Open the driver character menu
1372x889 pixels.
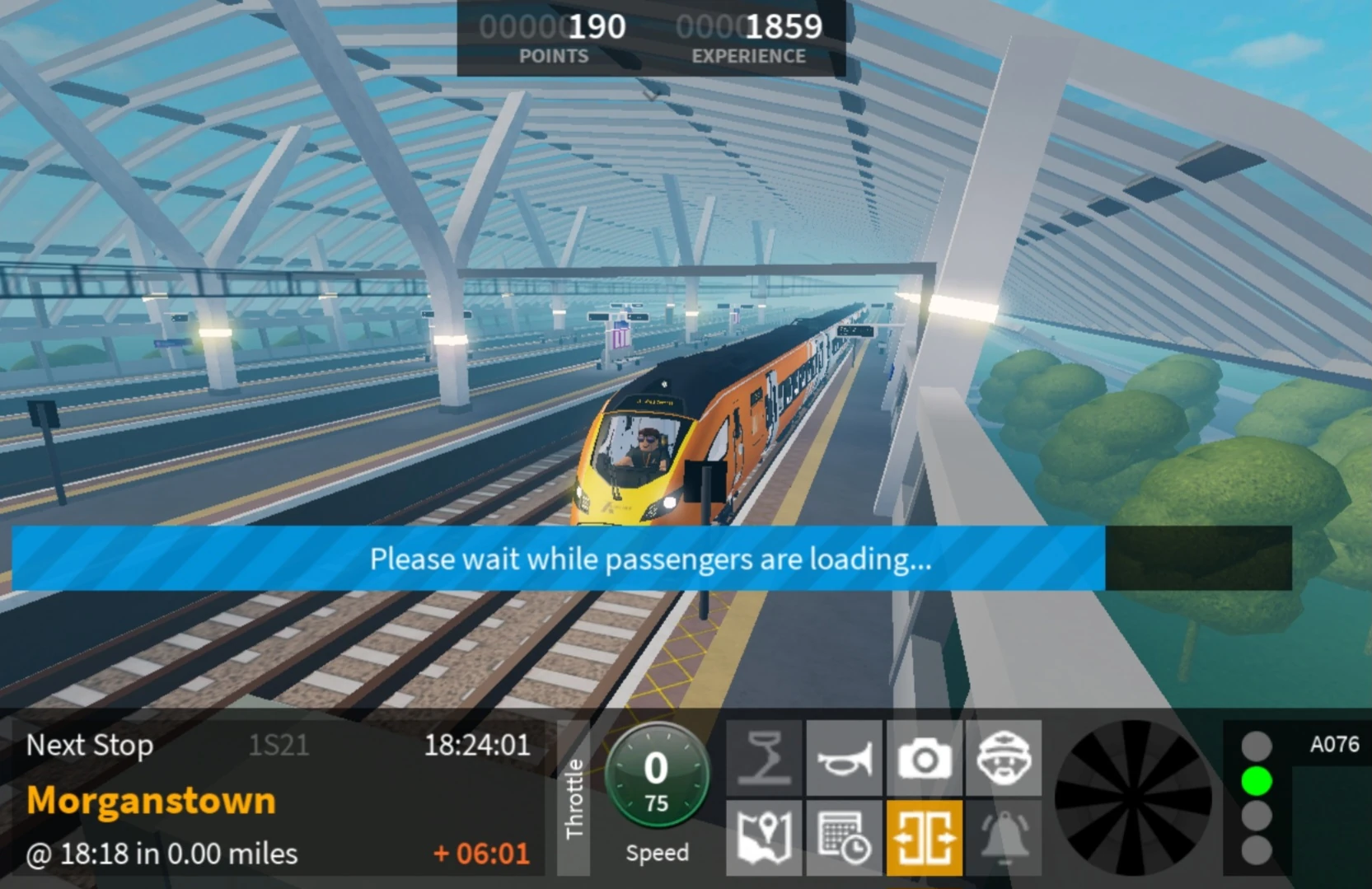[x=1004, y=758]
